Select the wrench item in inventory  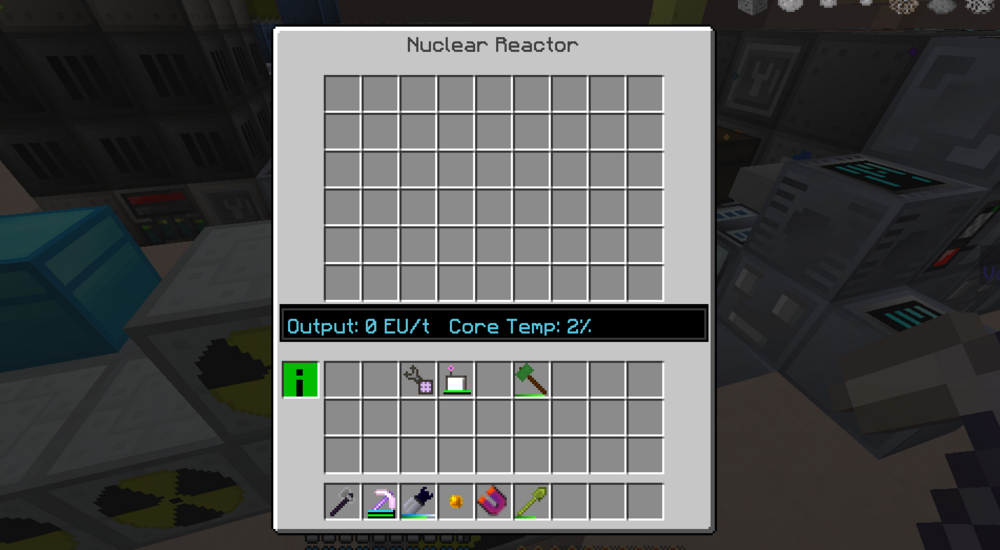point(418,380)
